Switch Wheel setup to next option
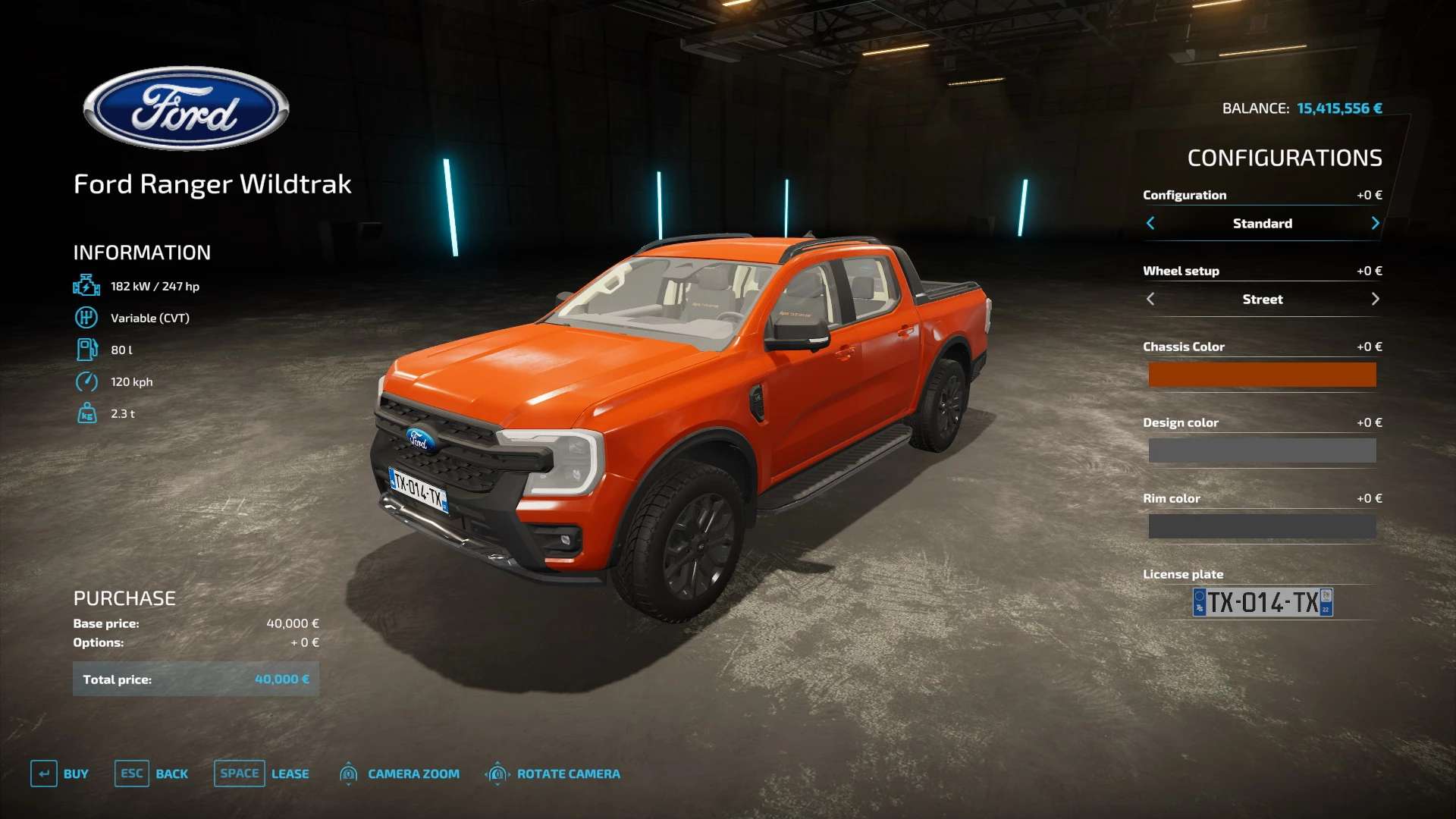Image resolution: width=1456 pixels, height=819 pixels. coord(1375,299)
